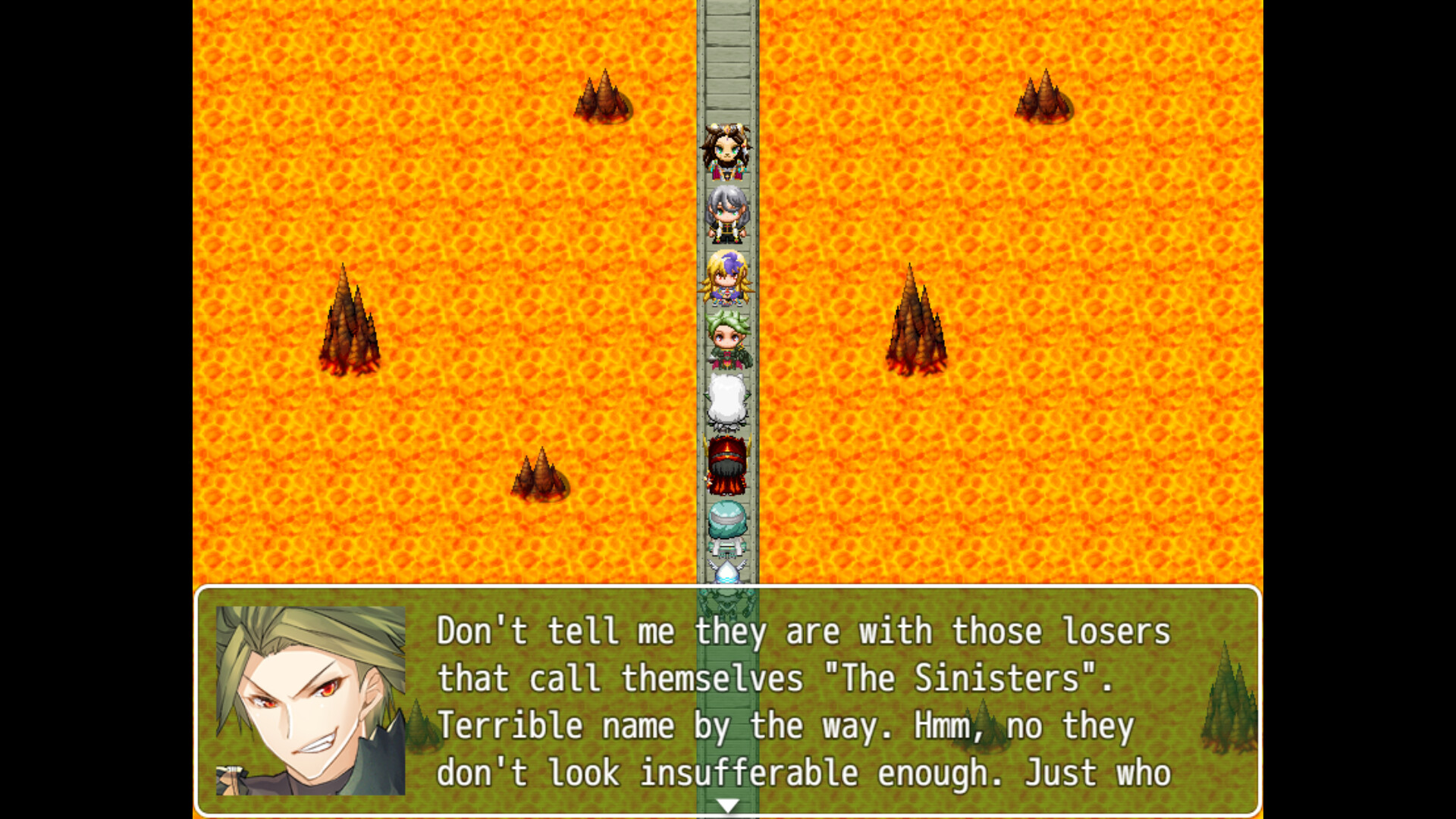Screen dimensions: 1456x819
Task: Click the large spike formation on the left lava
Action: [350, 326]
